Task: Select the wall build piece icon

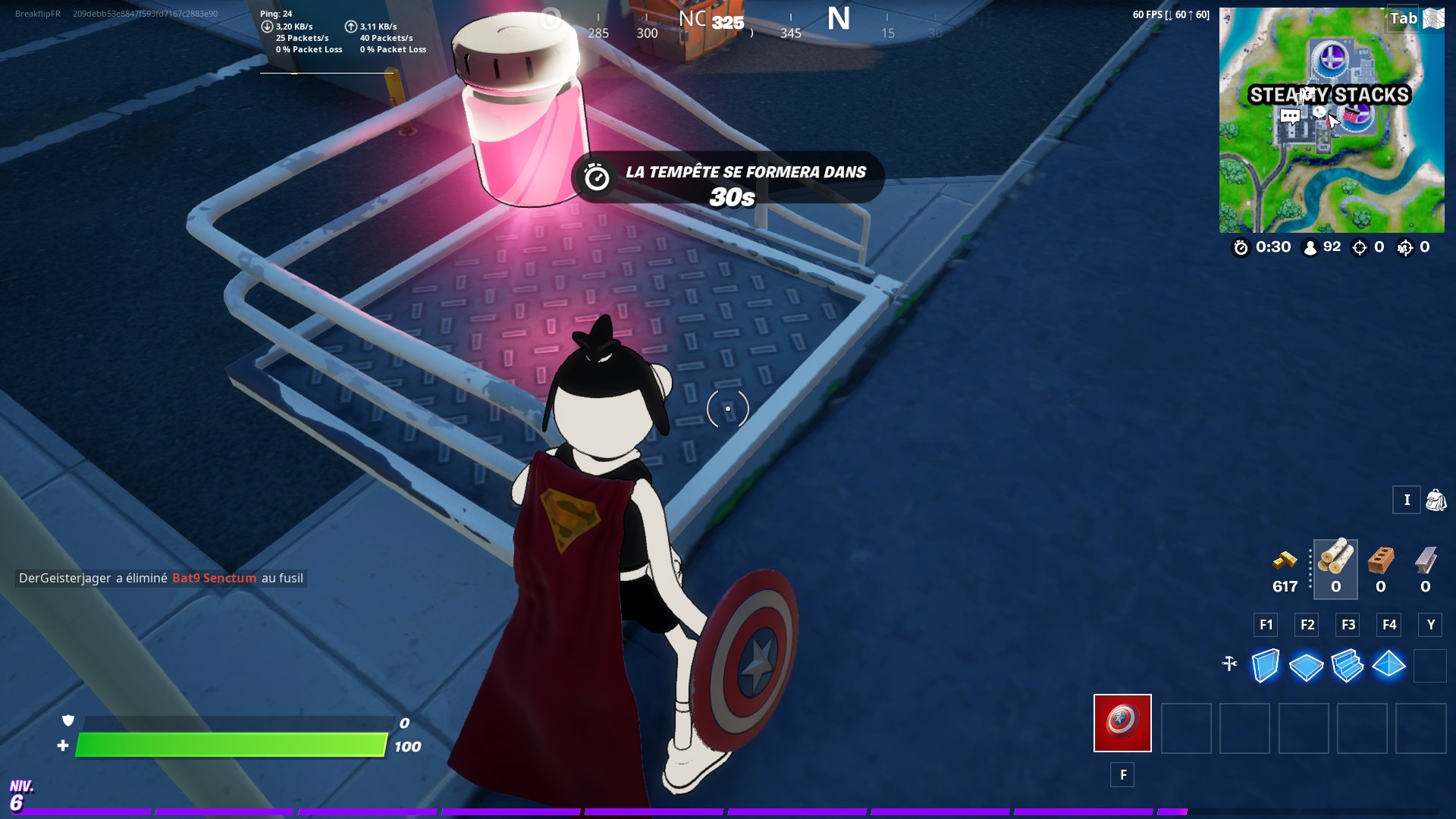Action: tap(1264, 666)
